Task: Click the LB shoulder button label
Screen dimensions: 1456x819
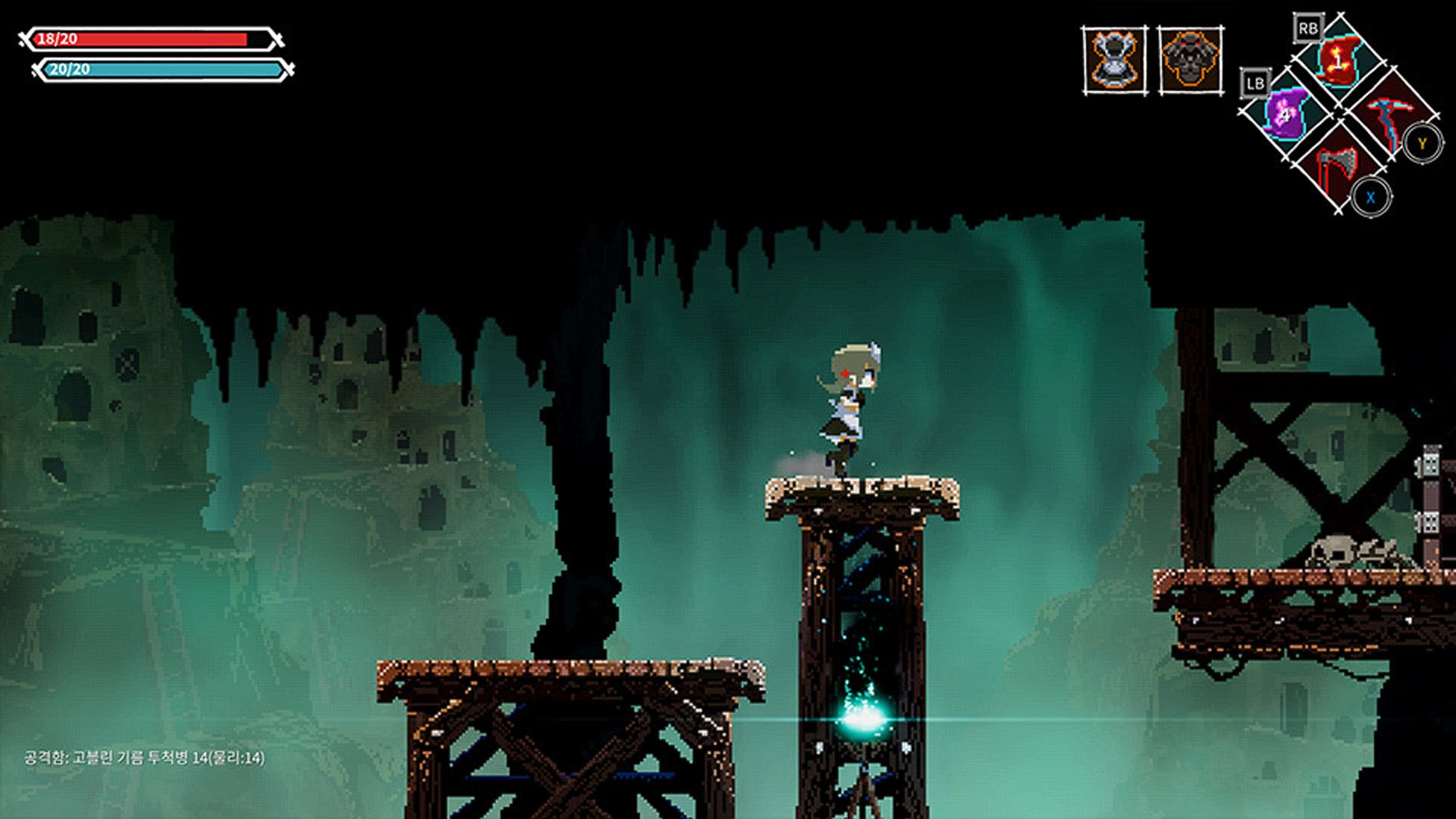Action: pyautogui.click(x=1256, y=83)
